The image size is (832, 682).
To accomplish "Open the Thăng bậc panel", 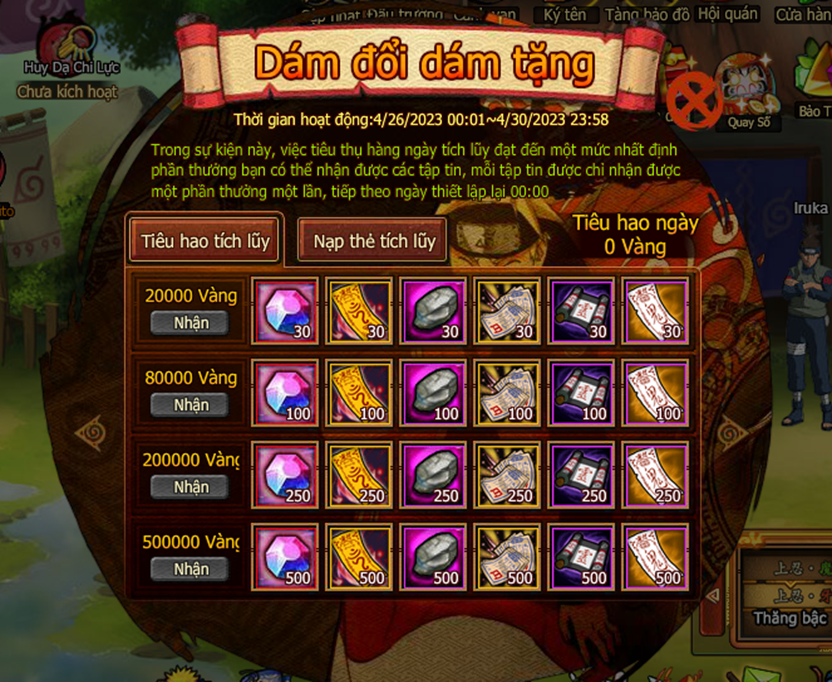I will coord(791,617).
